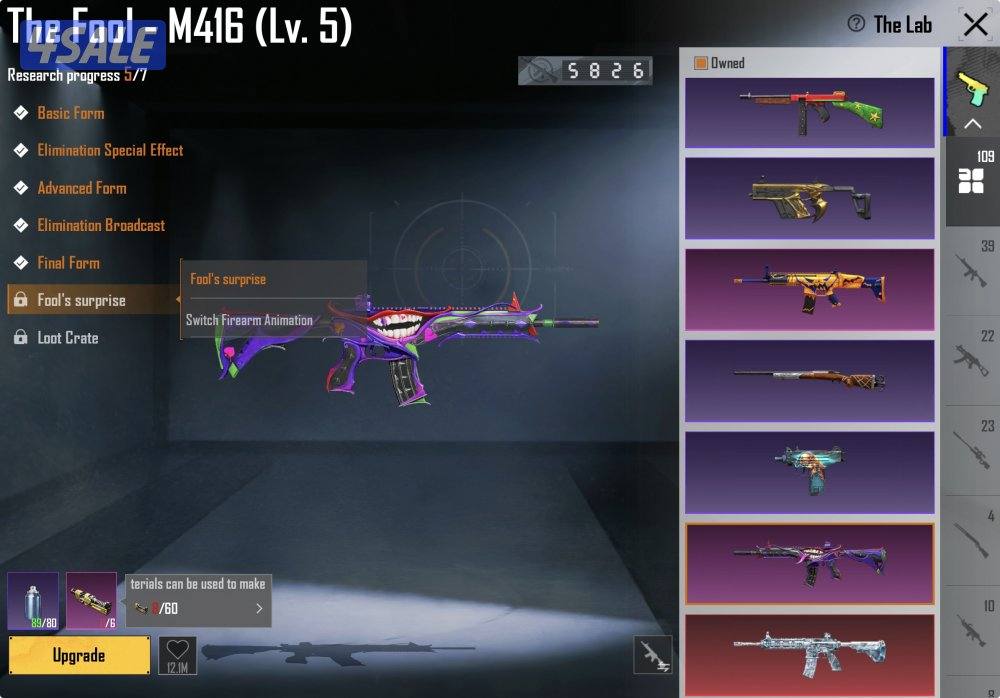1000x698 pixels.
Task: Like this skin with the heart button
Action: coord(177,654)
